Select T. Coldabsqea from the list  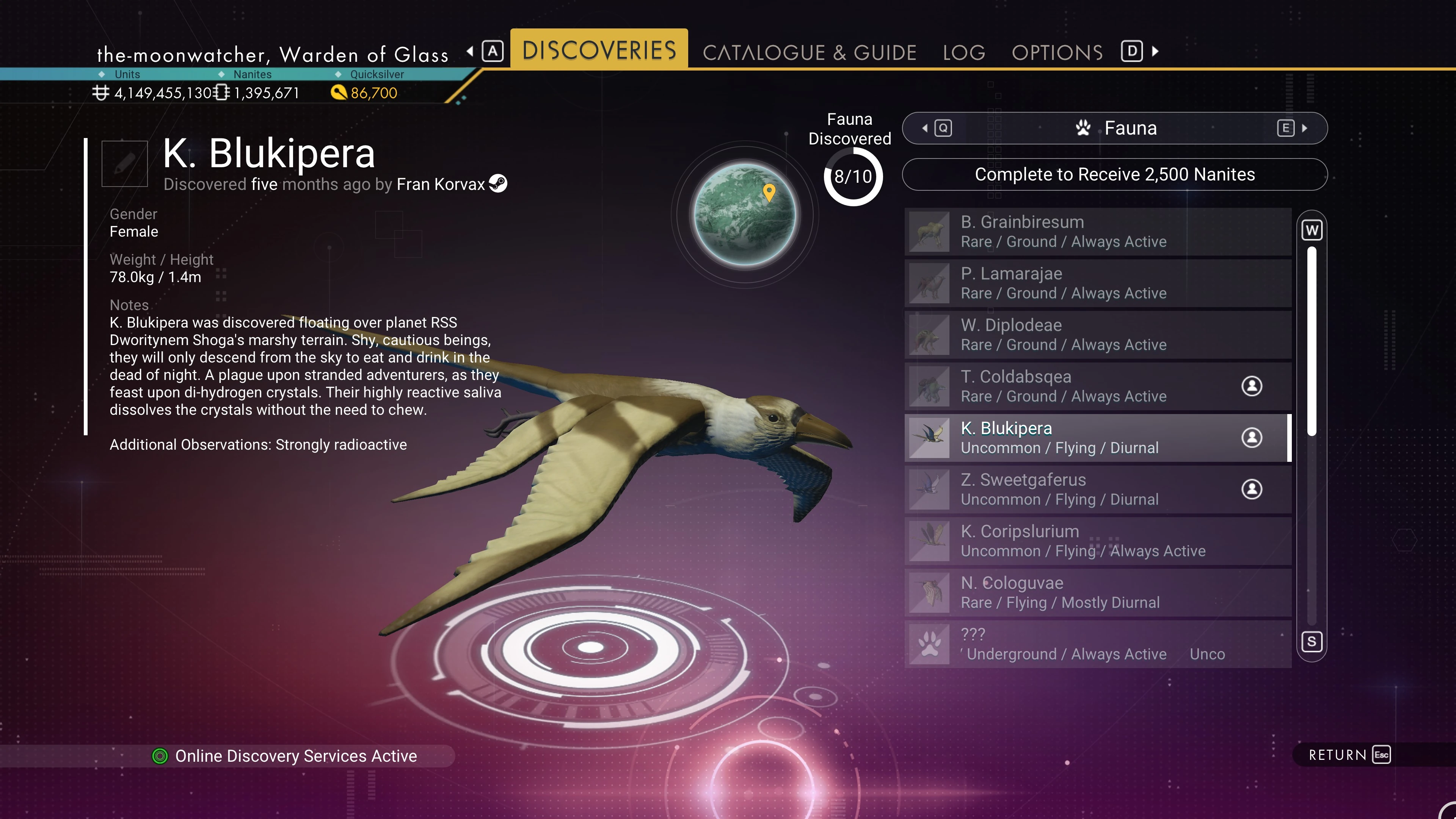pyautogui.click(x=1098, y=386)
